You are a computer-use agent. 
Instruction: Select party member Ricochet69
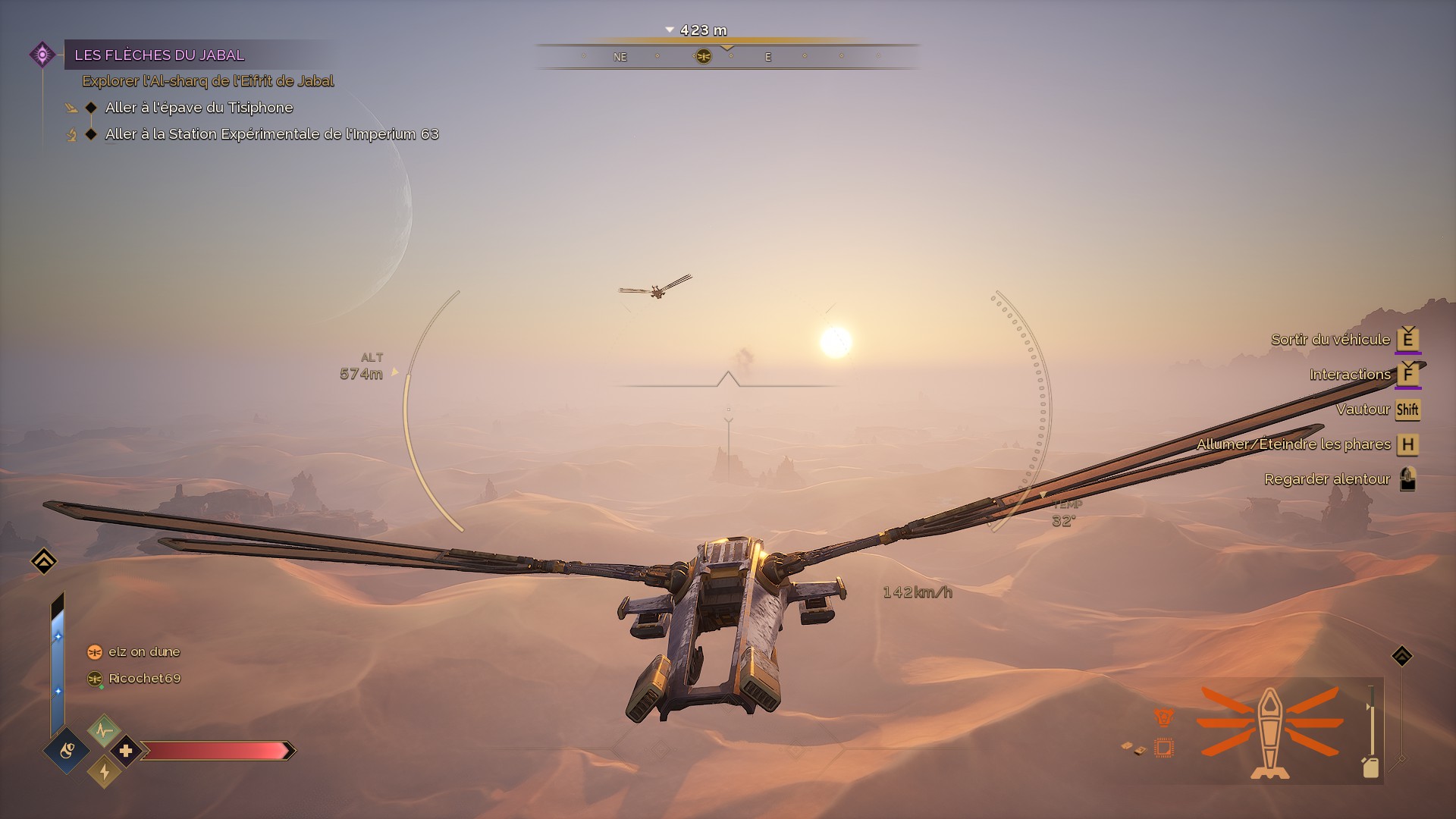click(x=144, y=678)
